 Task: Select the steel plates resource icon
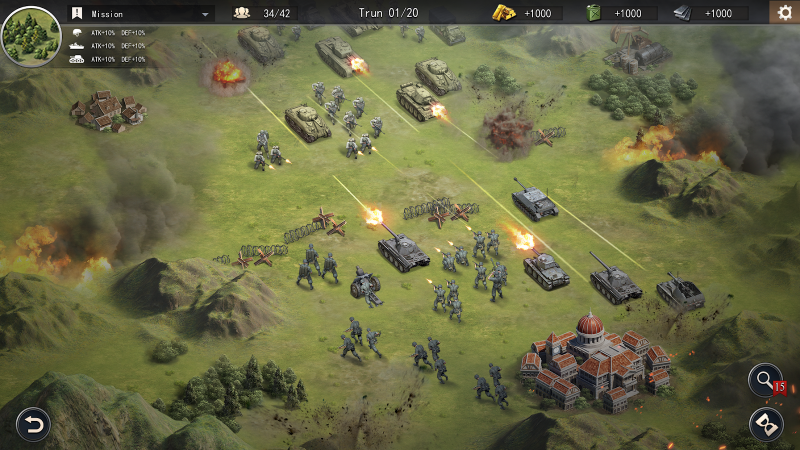coord(682,13)
